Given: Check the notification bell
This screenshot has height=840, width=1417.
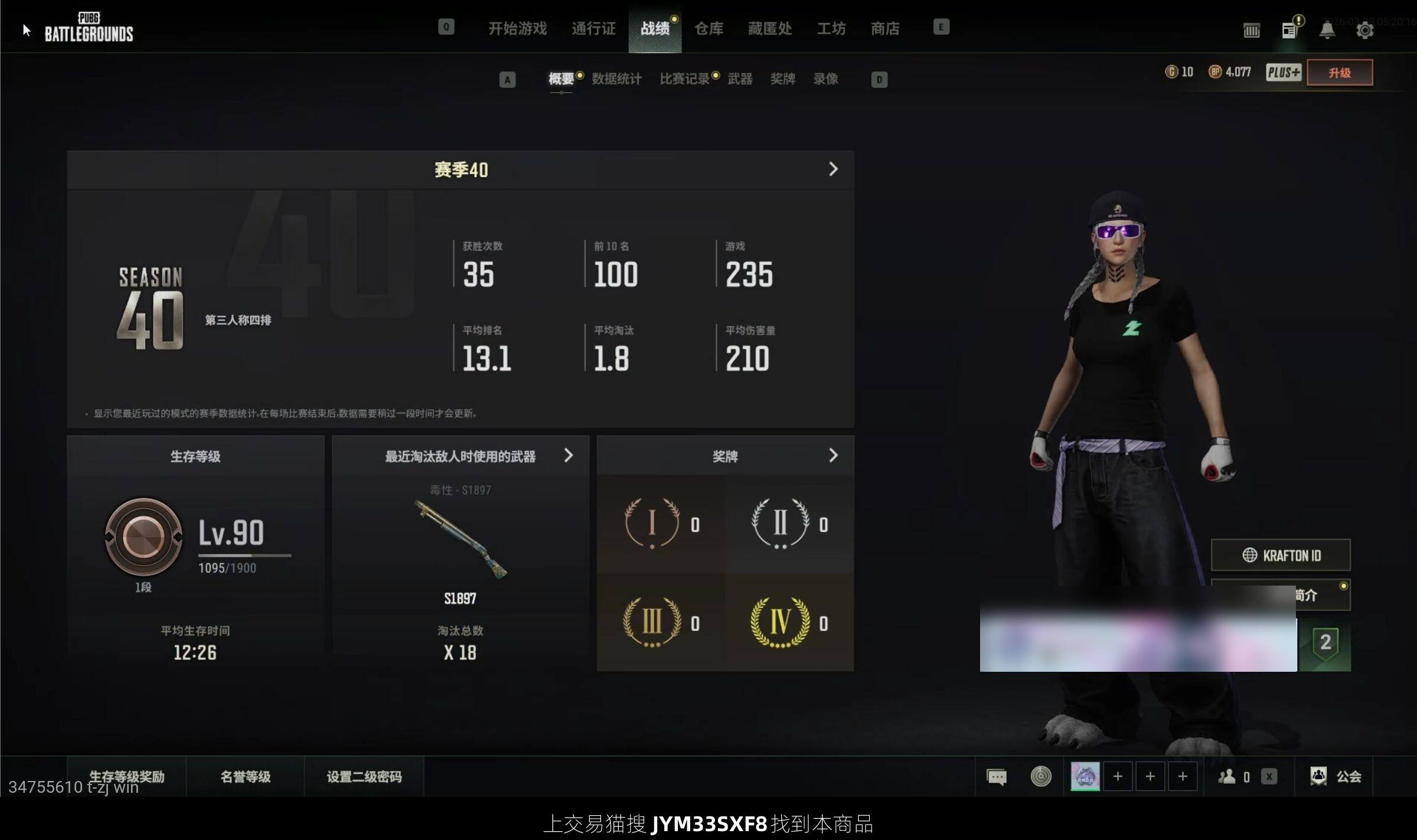Looking at the screenshot, I should click(1327, 30).
